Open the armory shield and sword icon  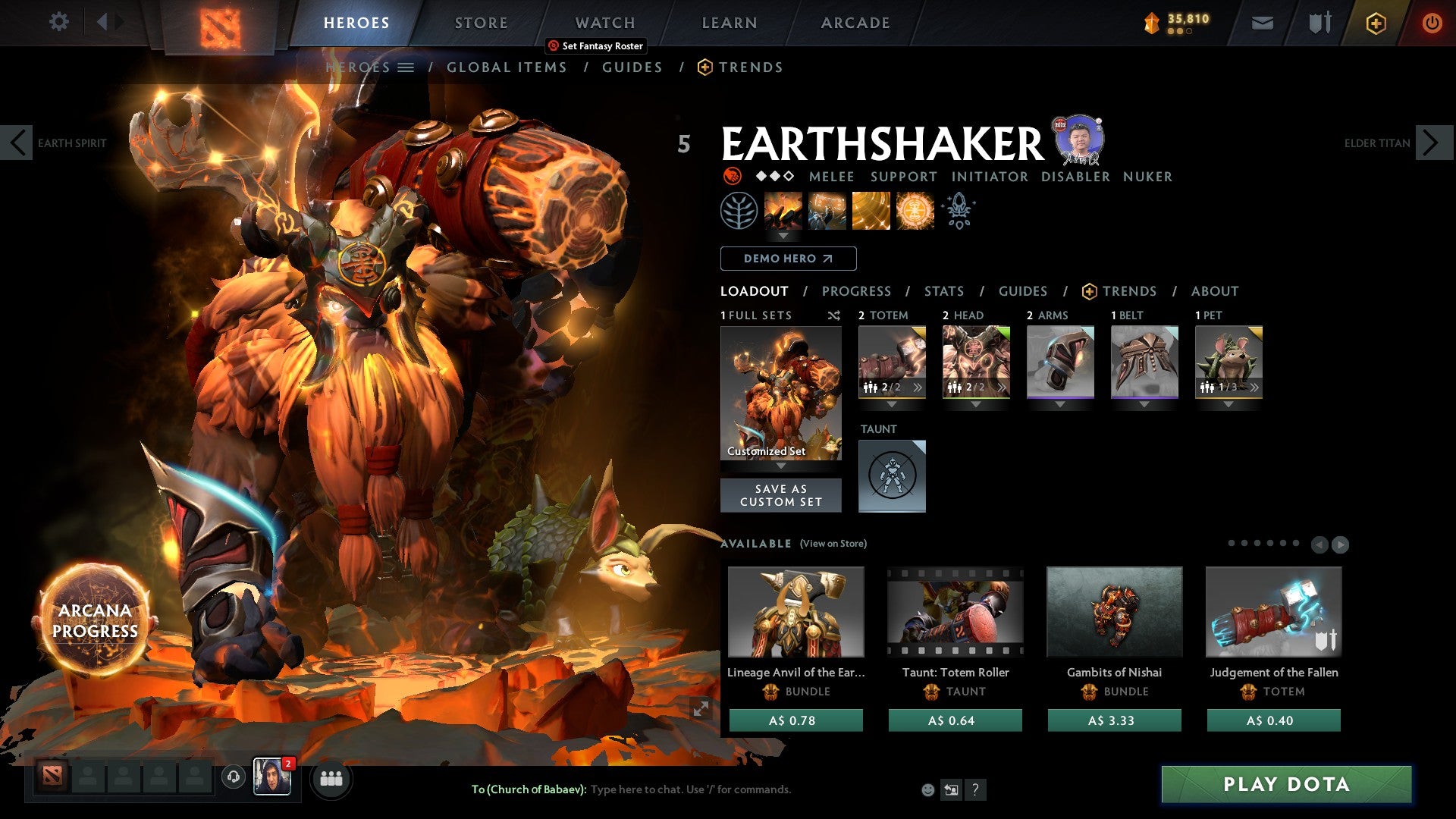[1319, 23]
